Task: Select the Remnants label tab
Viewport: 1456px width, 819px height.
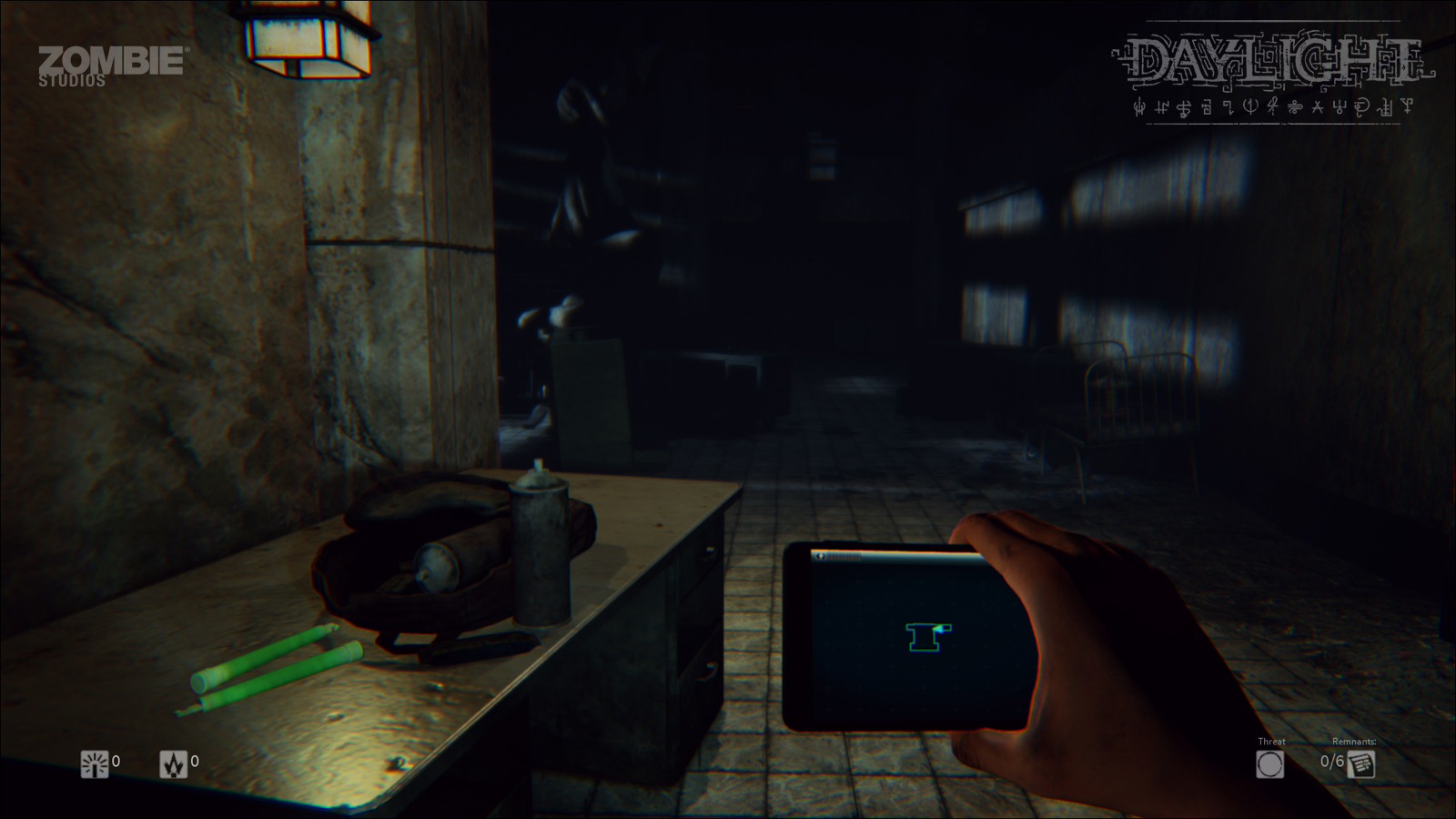Action: click(x=1354, y=741)
